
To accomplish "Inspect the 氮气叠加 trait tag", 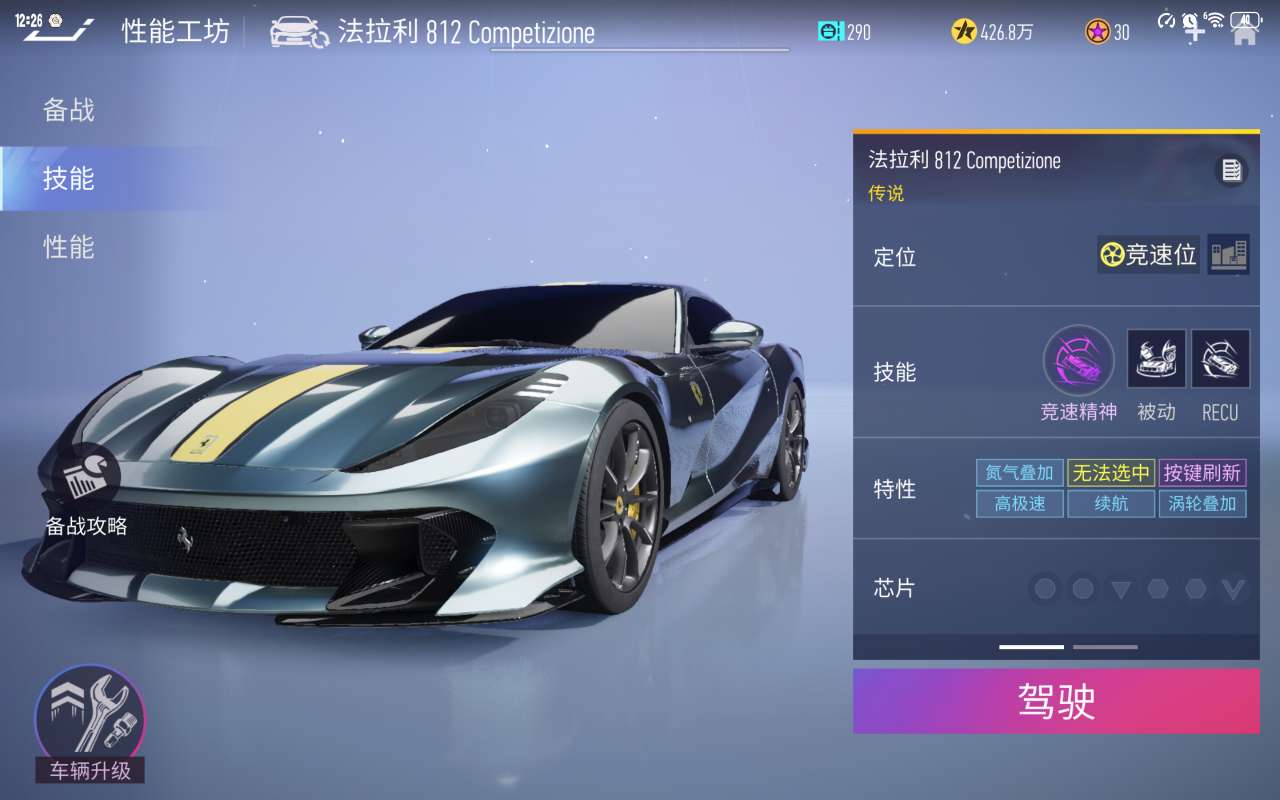I will [1019, 473].
